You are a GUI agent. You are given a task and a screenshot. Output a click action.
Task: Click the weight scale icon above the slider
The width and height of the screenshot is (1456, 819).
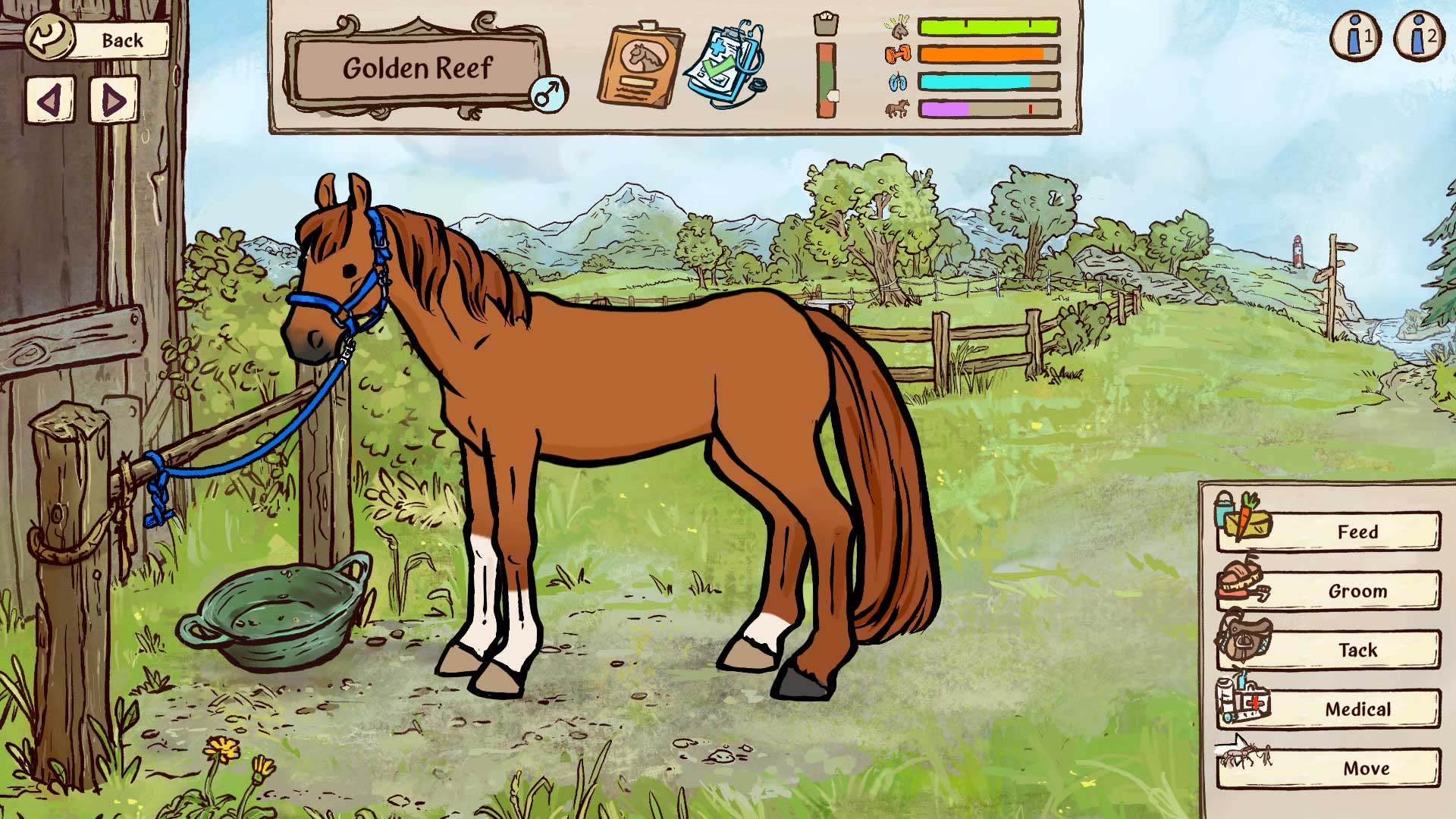827,22
